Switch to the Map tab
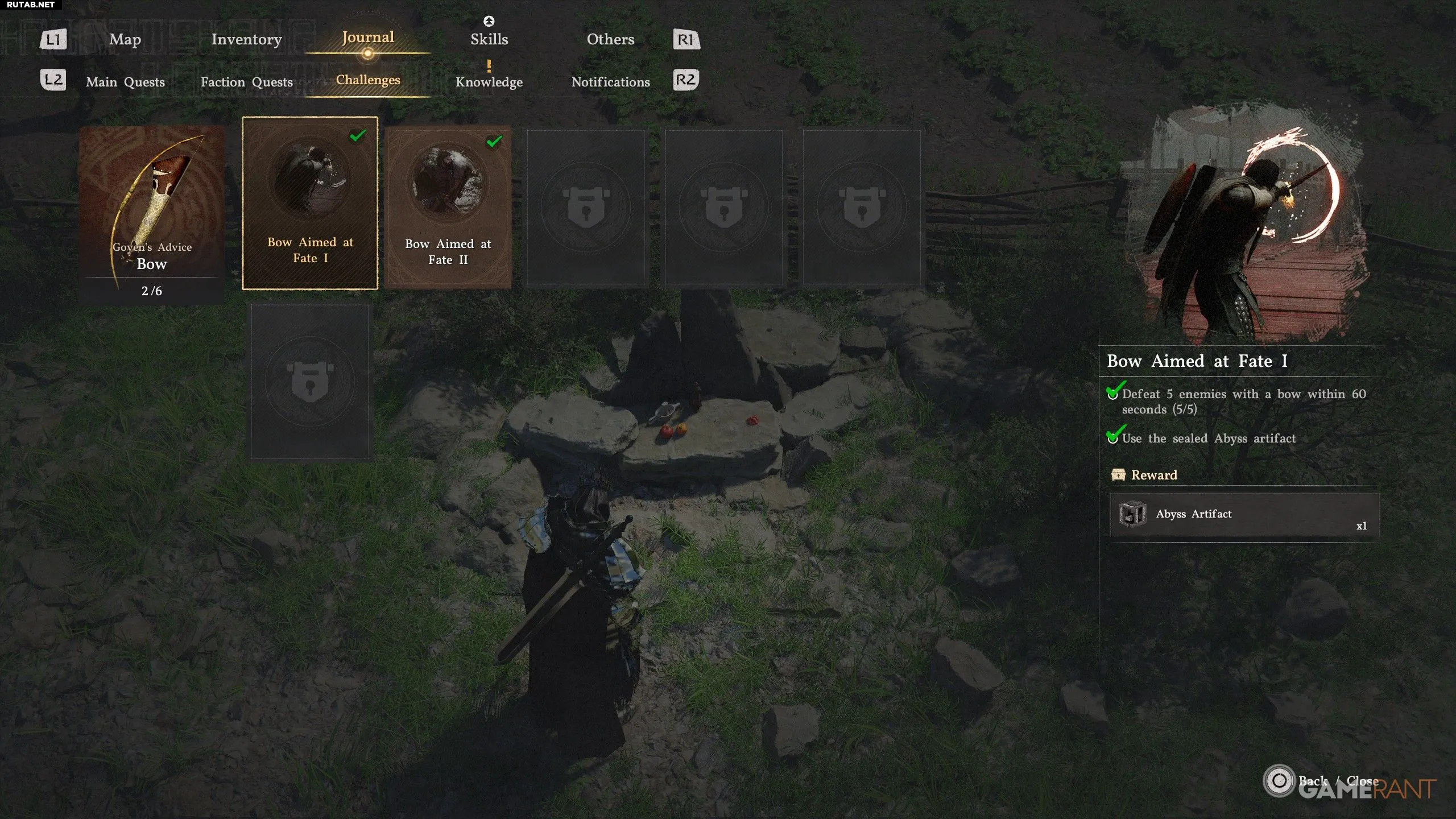This screenshot has width=1456, height=819. [x=125, y=39]
